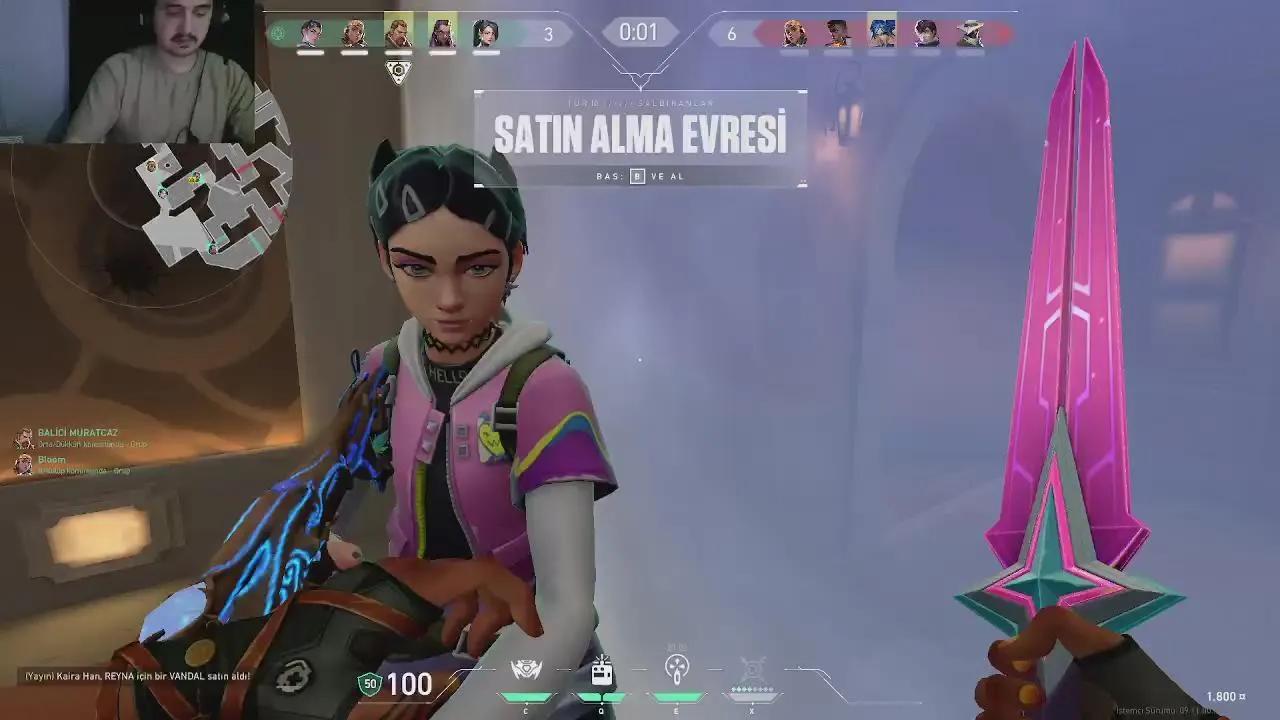This screenshot has height=720, width=1280.
Task: Select the Turret ability icon above key E
Action: point(675,668)
